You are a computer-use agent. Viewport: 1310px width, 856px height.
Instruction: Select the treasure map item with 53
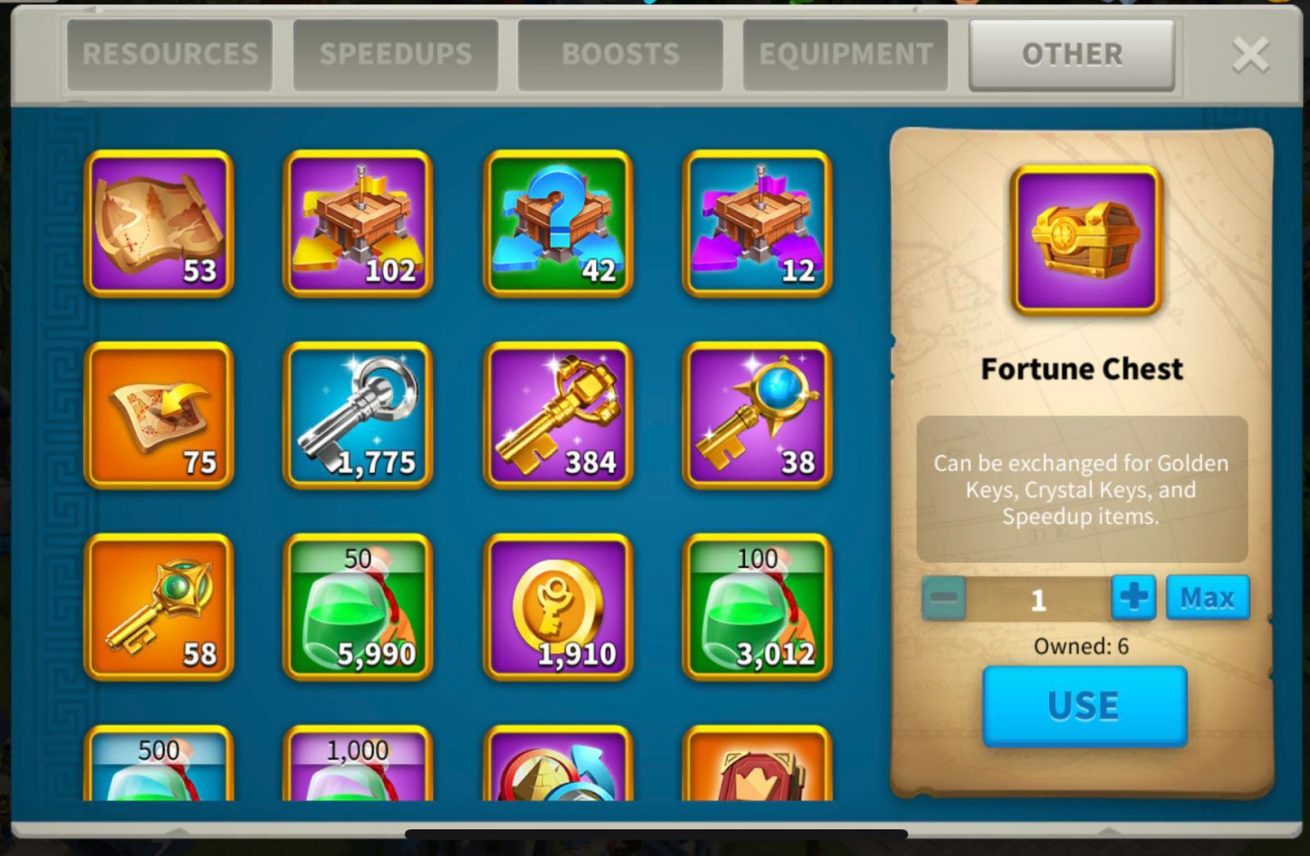(x=159, y=223)
